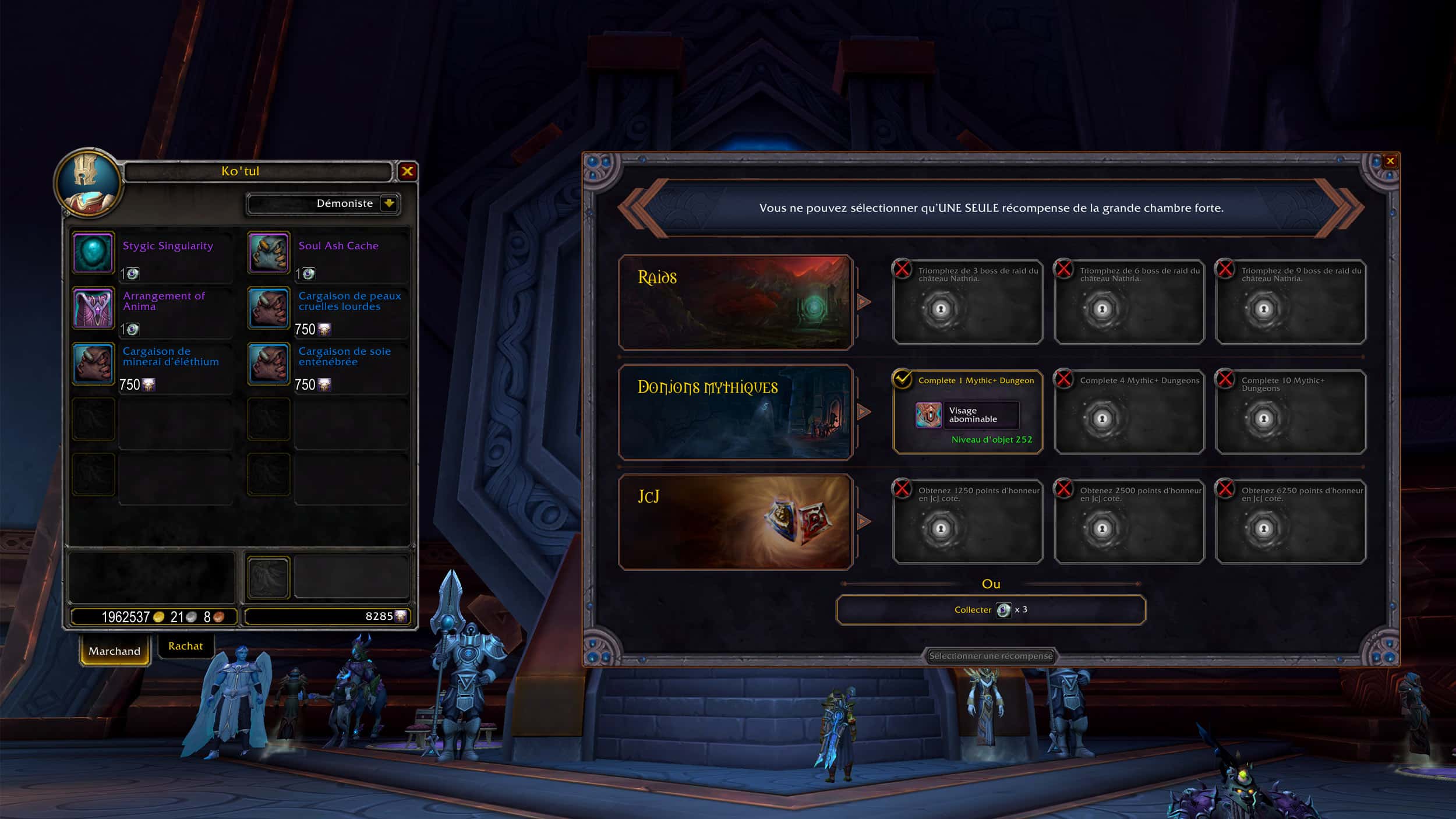Select Cargaison de minerai d'éléthium
Image resolution: width=1456 pixels, height=819 pixels.
93,364
